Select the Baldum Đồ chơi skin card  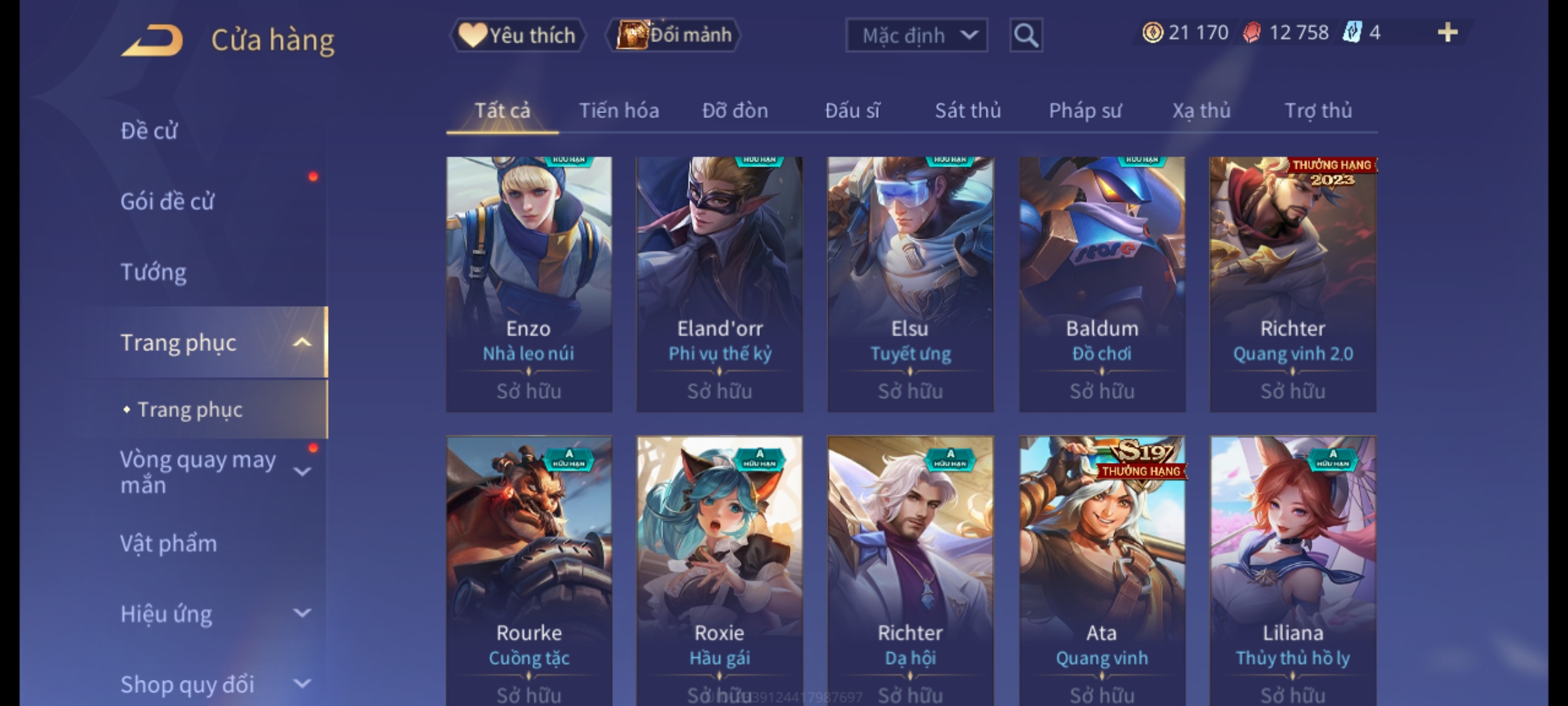[1102, 284]
